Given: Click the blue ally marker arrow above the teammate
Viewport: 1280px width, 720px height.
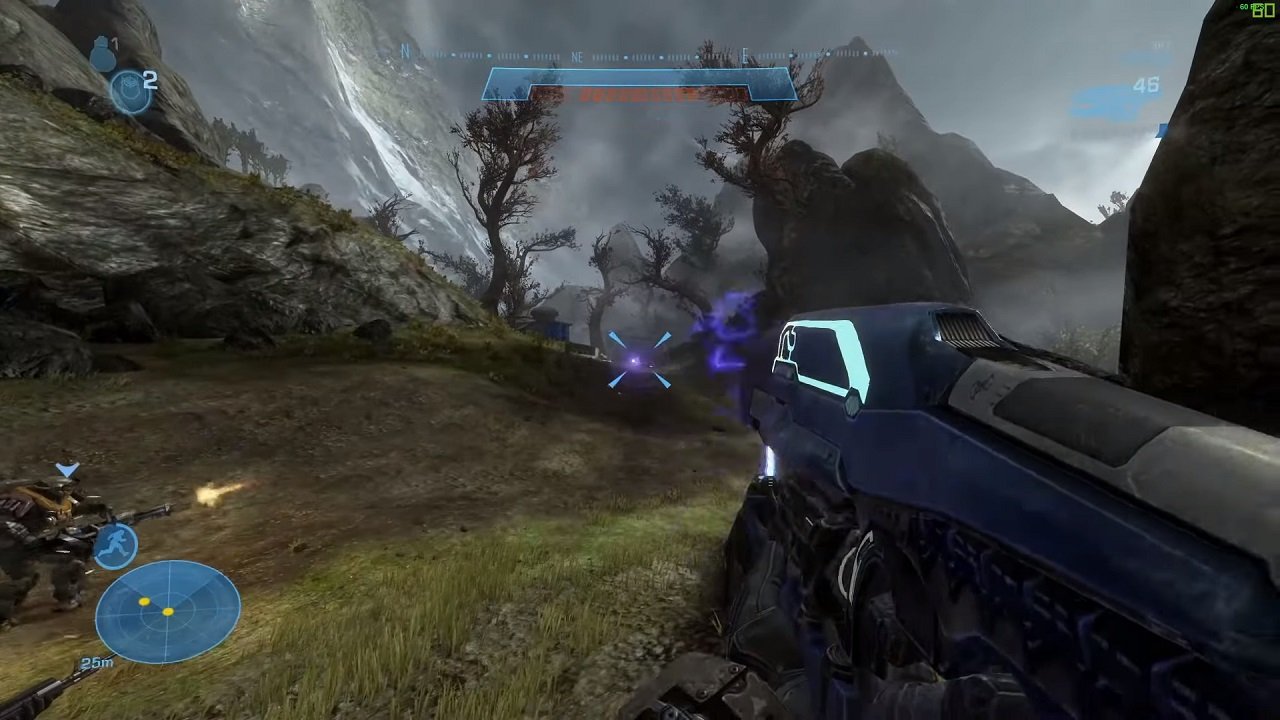Looking at the screenshot, I should tap(65, 468).
